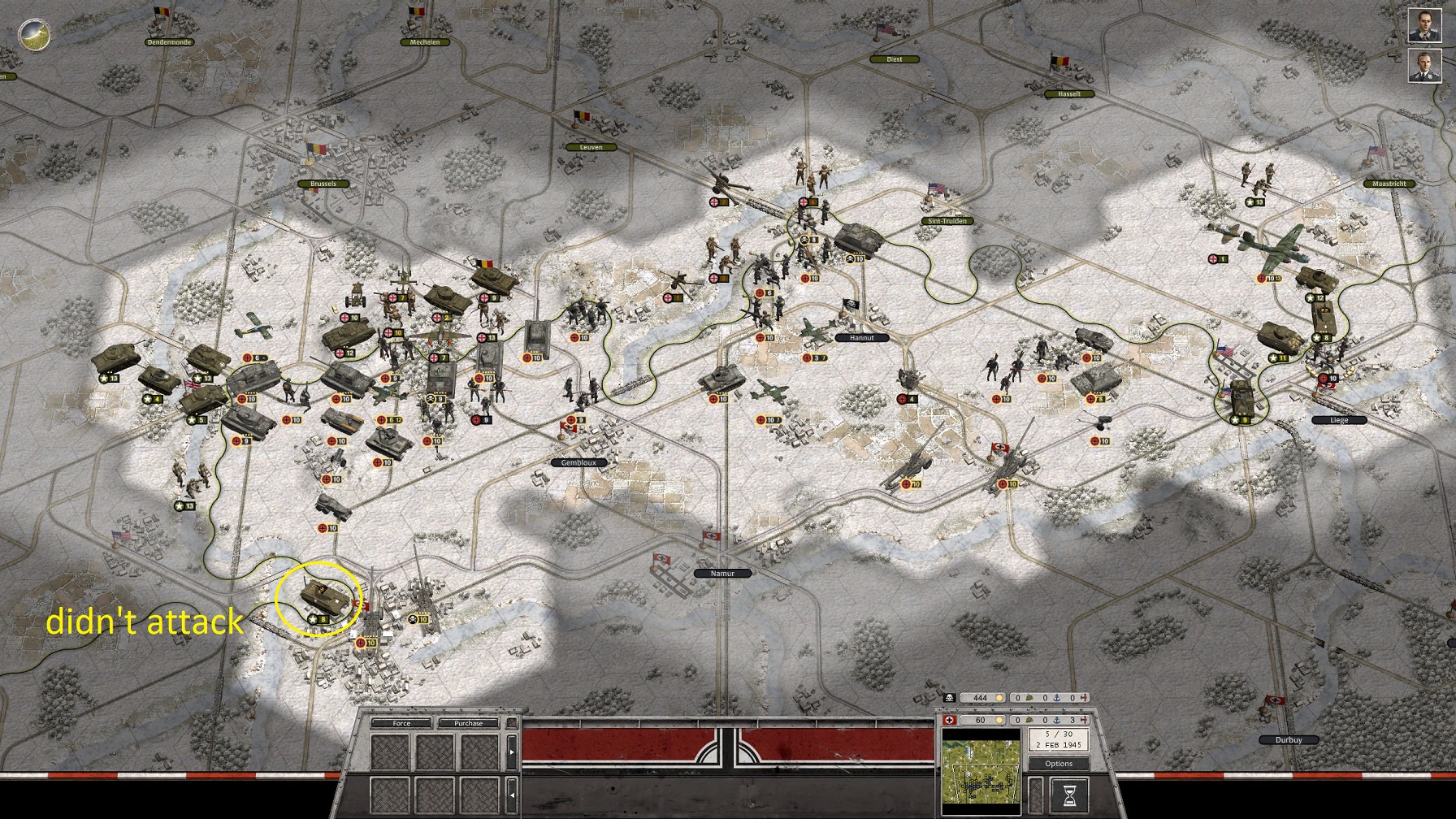Viewport: 1456px width, 819px height.
Task: Open the Force panel
Action: point(401,723)
